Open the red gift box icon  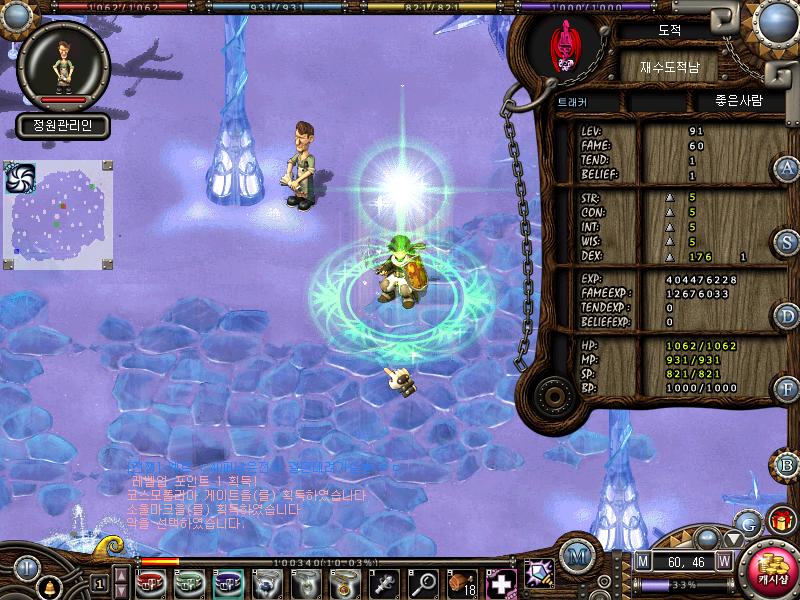click(x=779, y=521)
